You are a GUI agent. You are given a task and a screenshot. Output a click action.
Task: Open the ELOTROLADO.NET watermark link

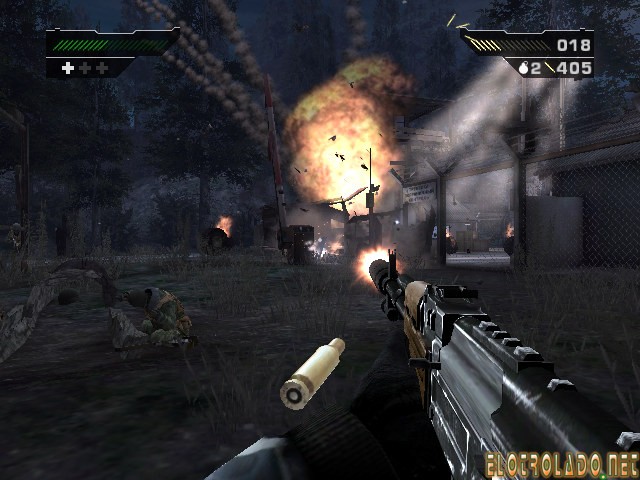[559, 463]
